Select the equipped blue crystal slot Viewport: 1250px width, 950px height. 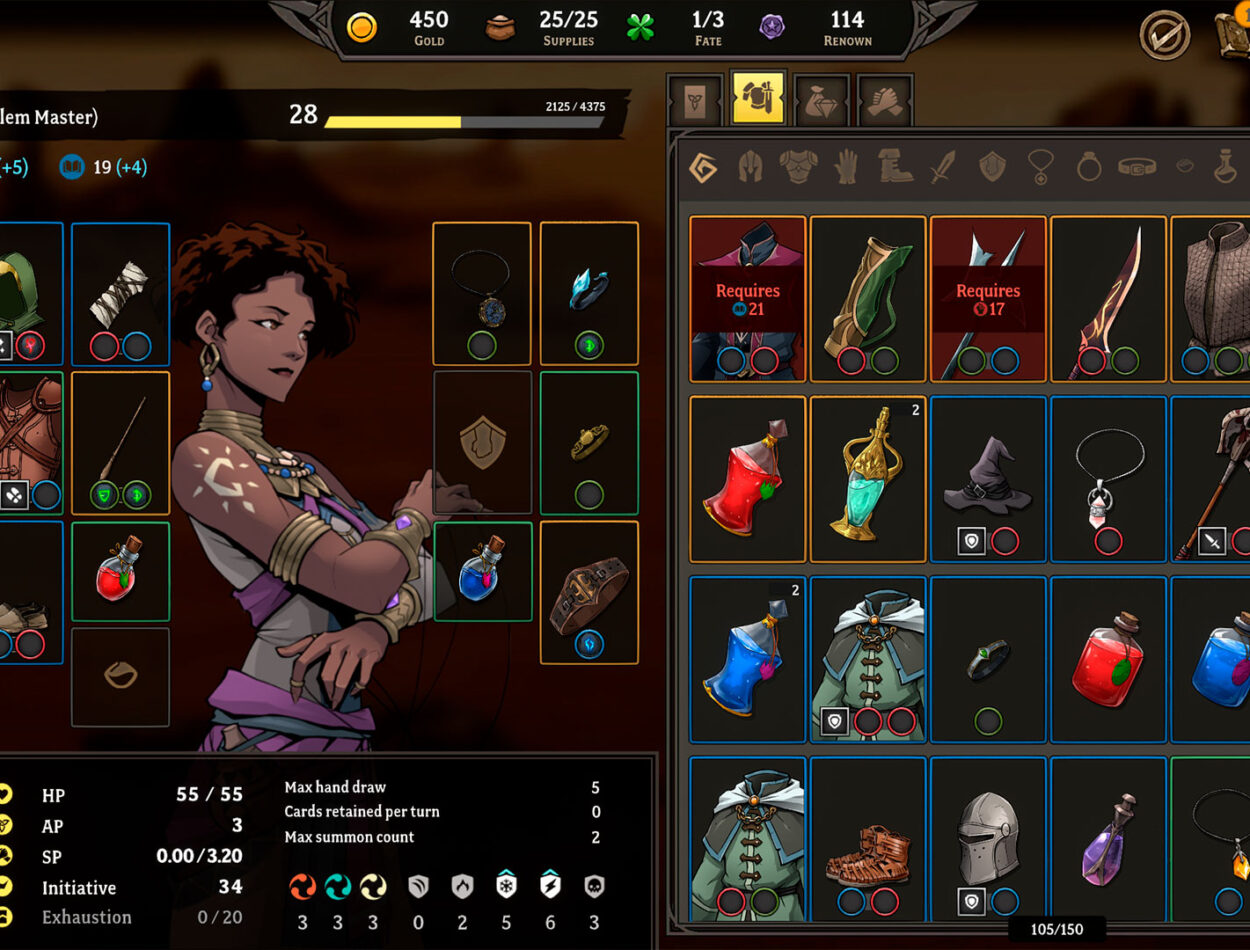click(x=589, y=292)
